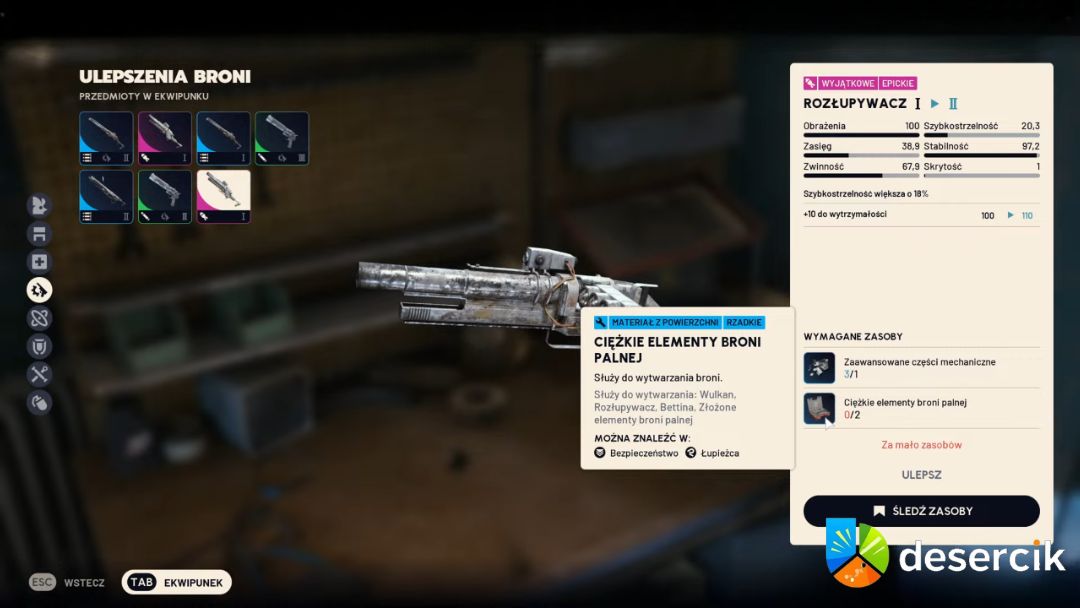Select the topmost sidebar category icon
The height and width of the screenshot is (608, 1080).
pyautogui.click(x=39, y=206)
